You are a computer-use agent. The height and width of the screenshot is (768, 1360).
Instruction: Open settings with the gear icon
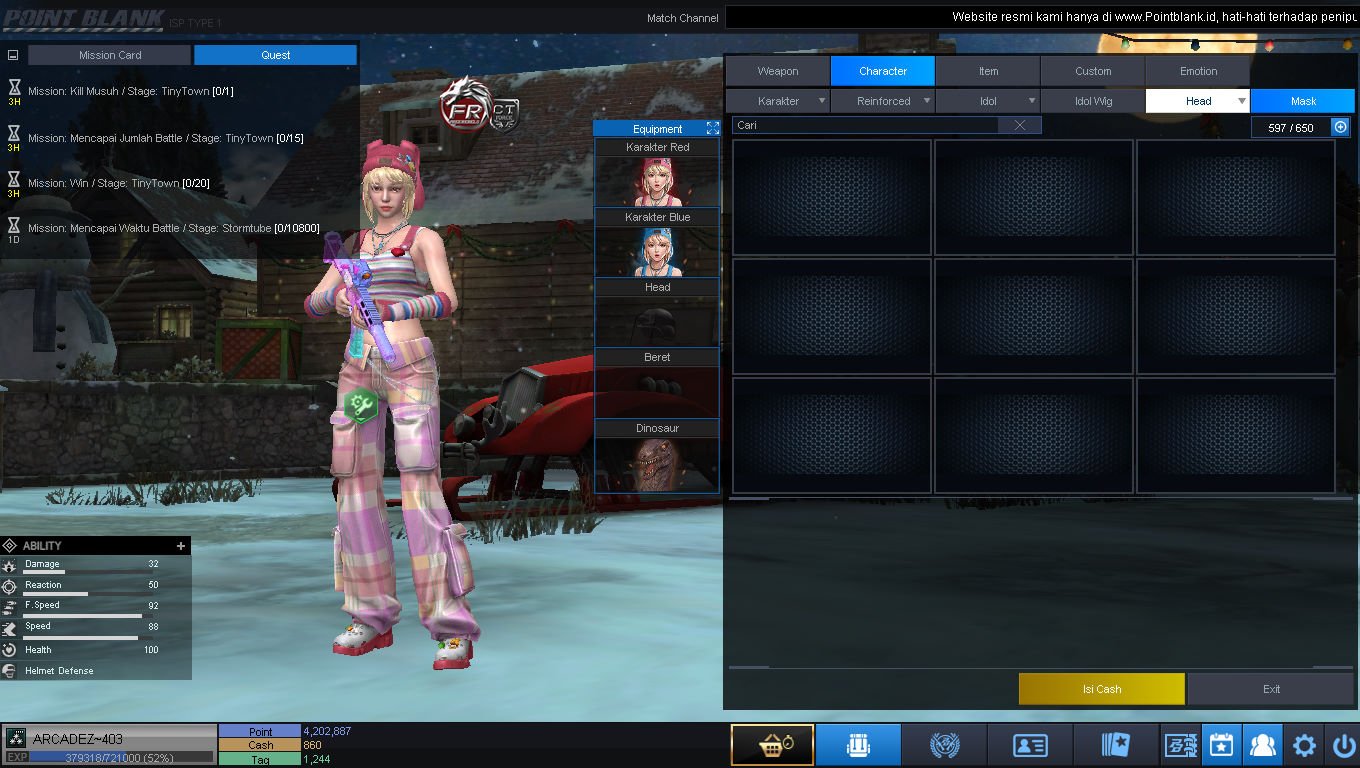(x=1304, y=745)
